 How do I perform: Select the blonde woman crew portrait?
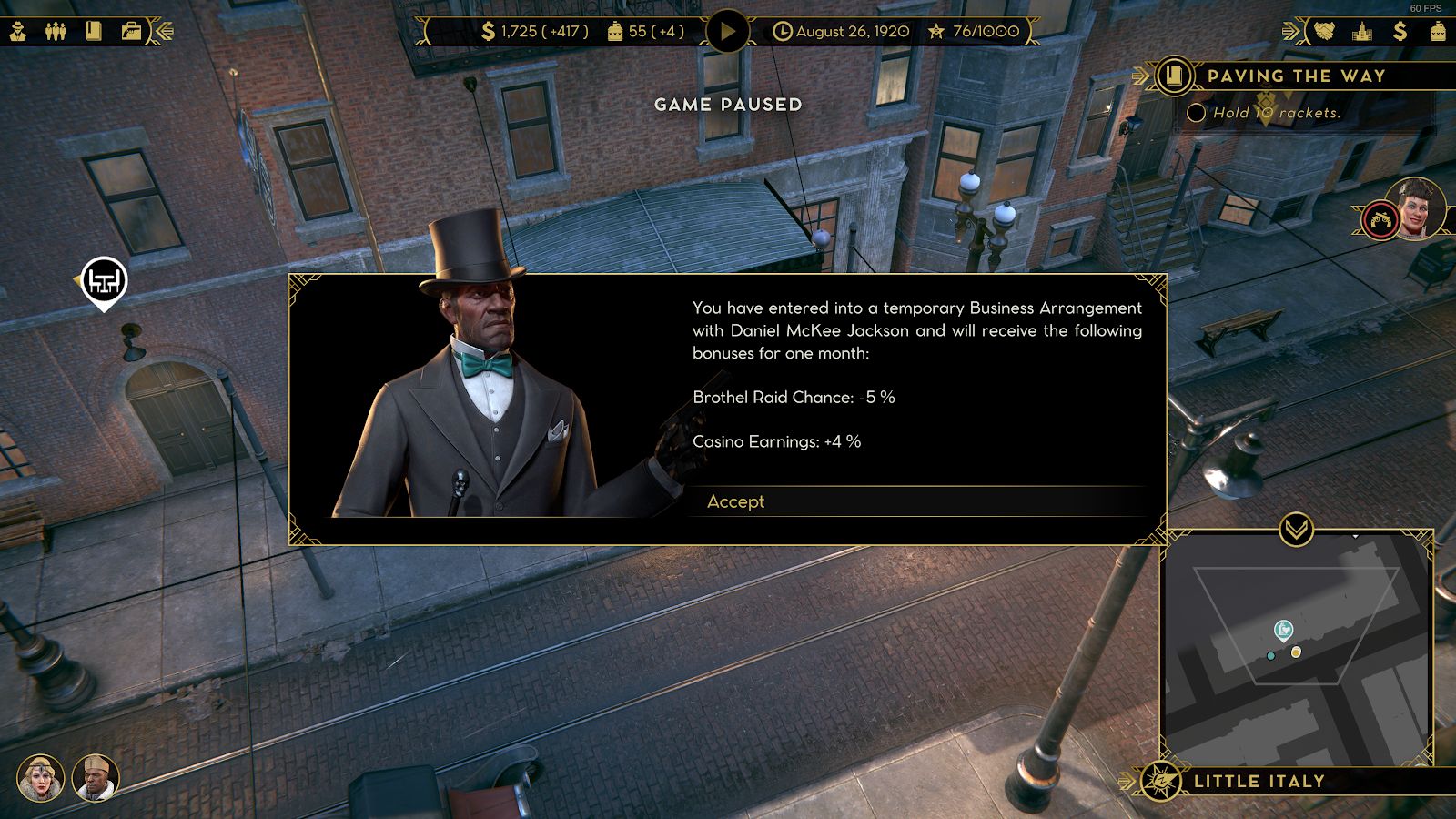(41, 778)
